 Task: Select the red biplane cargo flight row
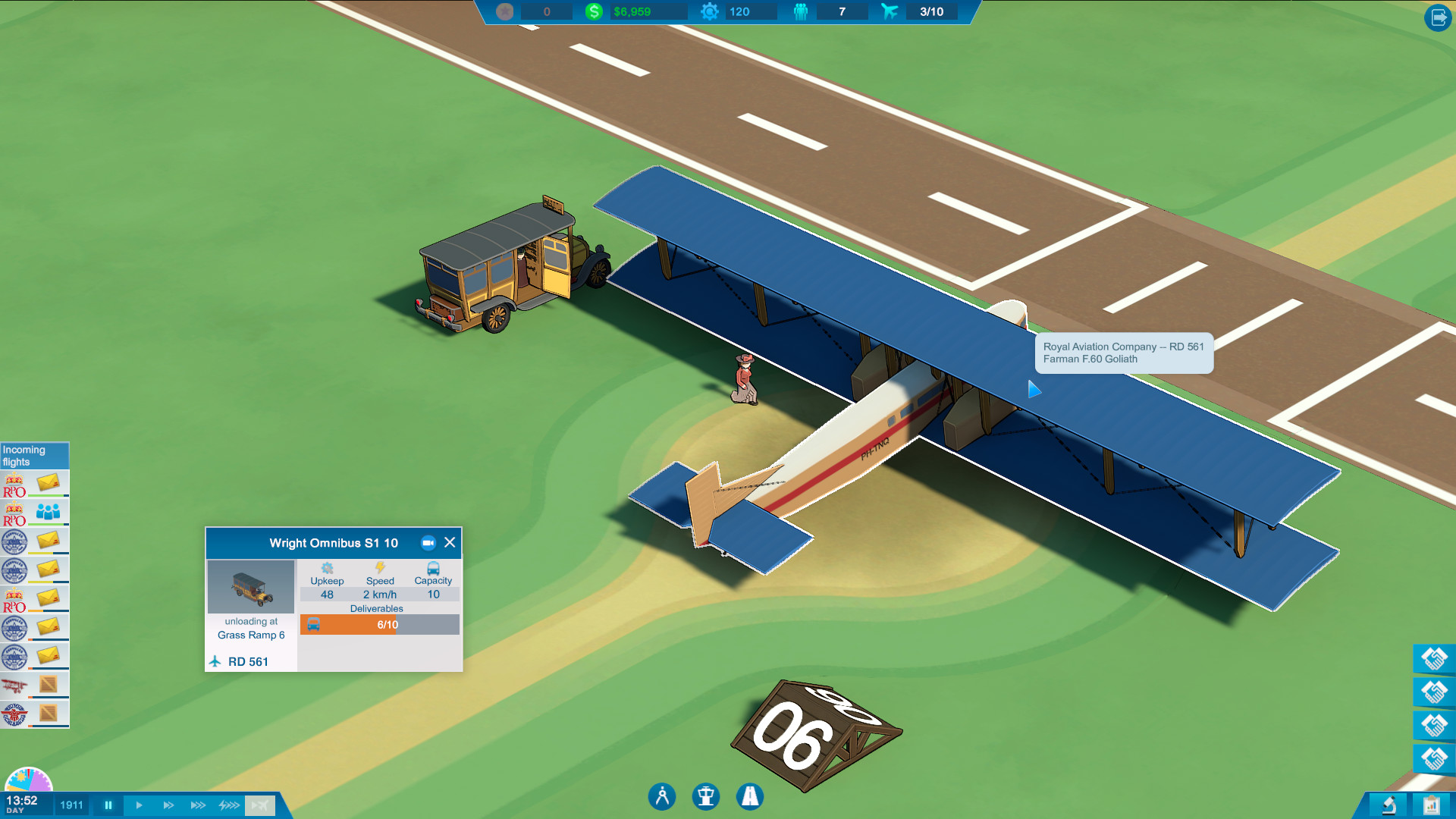point(35,686)
